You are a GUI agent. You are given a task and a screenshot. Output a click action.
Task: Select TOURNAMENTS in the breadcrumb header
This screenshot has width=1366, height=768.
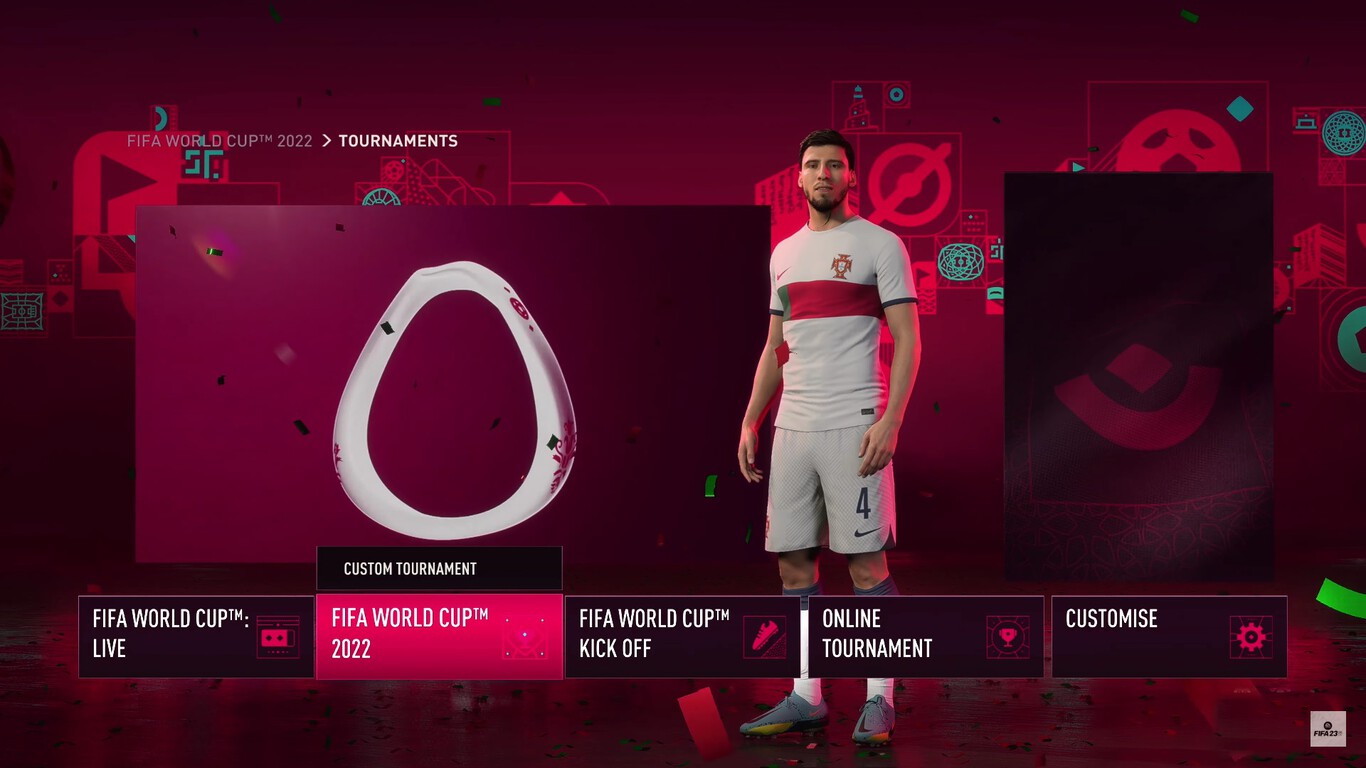398,141
